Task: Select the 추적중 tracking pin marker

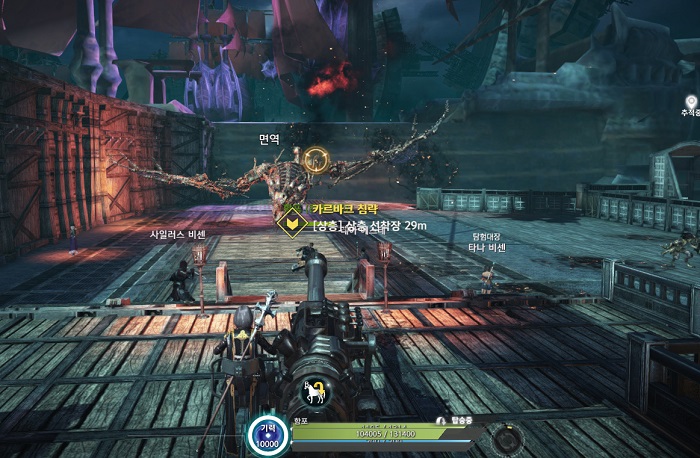Action: (x=691, y=102)
